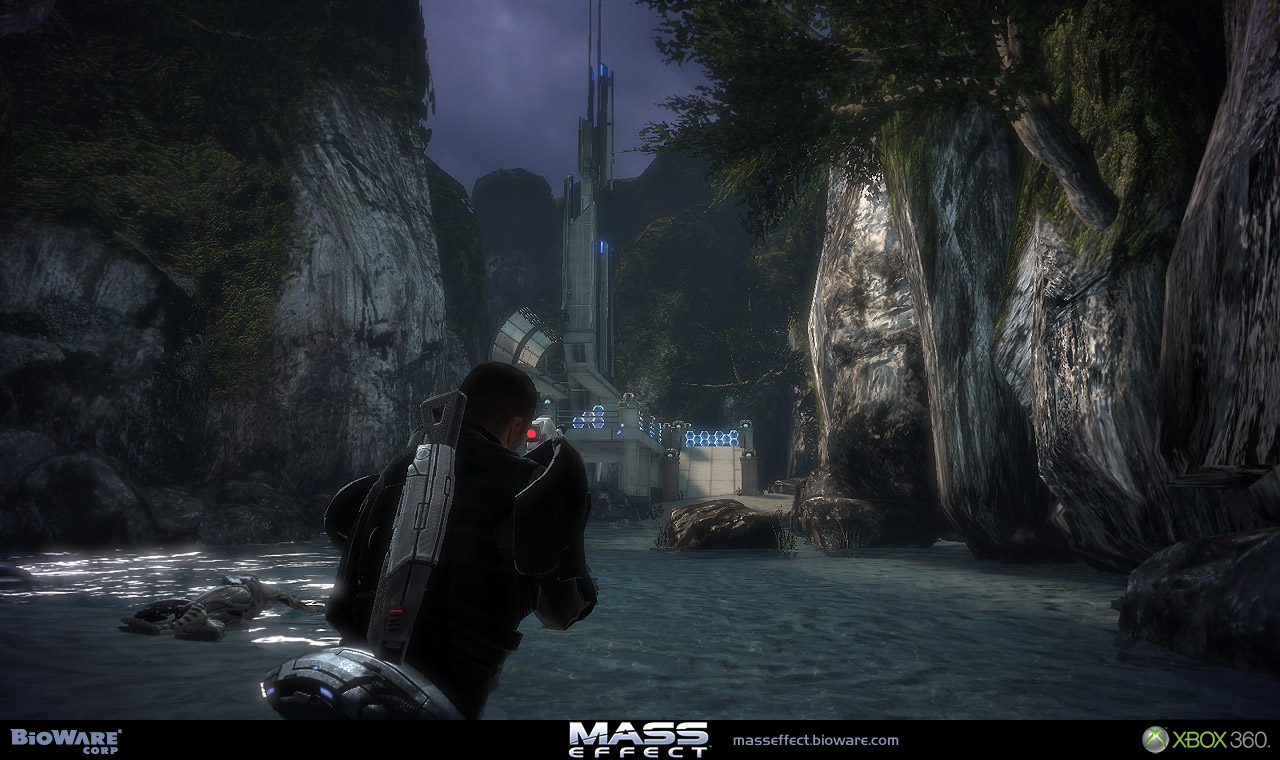Open the masseffect.bioware.com link
The height and width of the screenshot is (760, 1280).
(815, 741)
